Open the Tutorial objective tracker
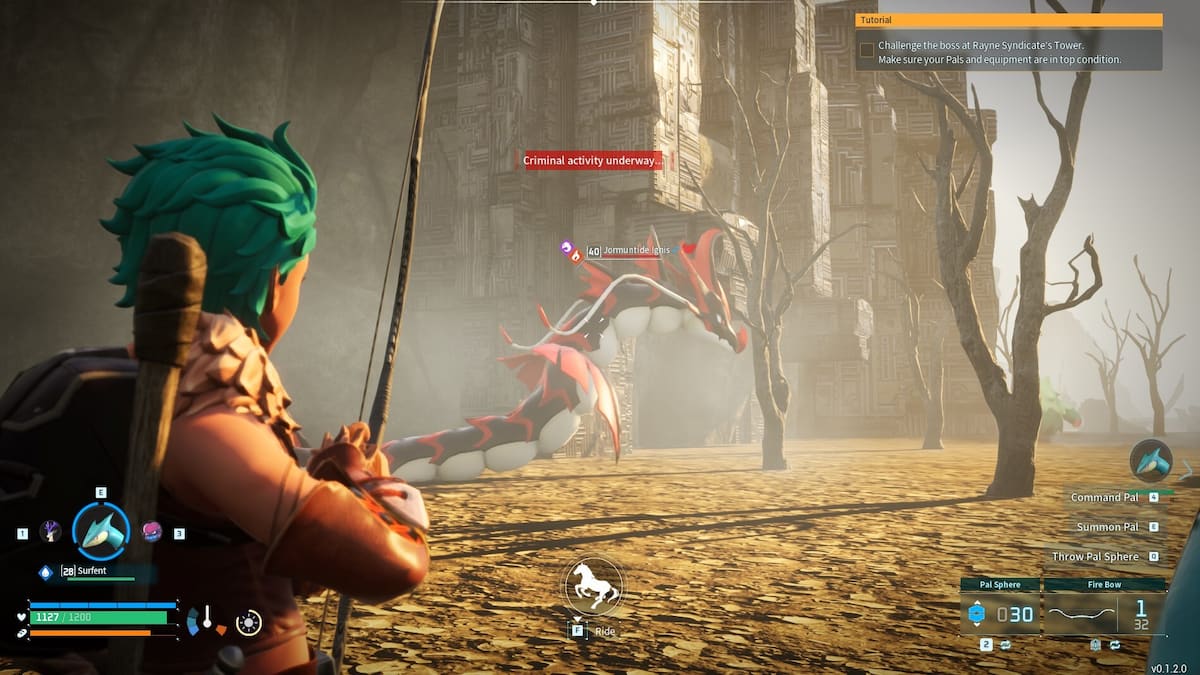Screen dimensions: 1200x675 pyautogui.click(x=1008, y=20)
